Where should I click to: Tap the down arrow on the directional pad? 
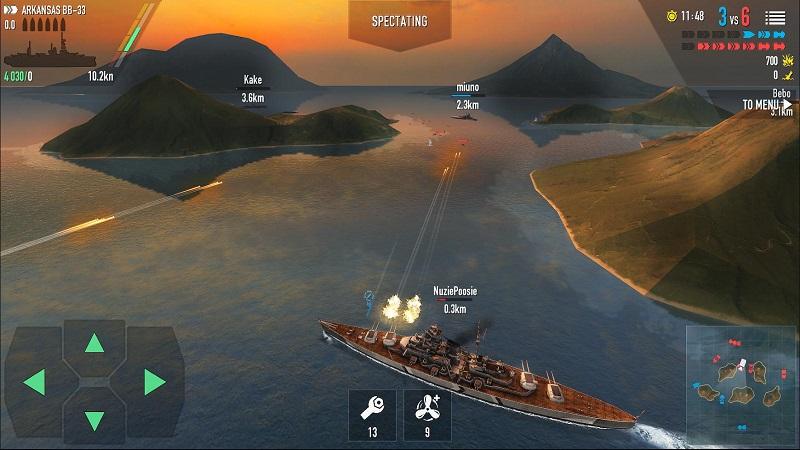[94, 419]
